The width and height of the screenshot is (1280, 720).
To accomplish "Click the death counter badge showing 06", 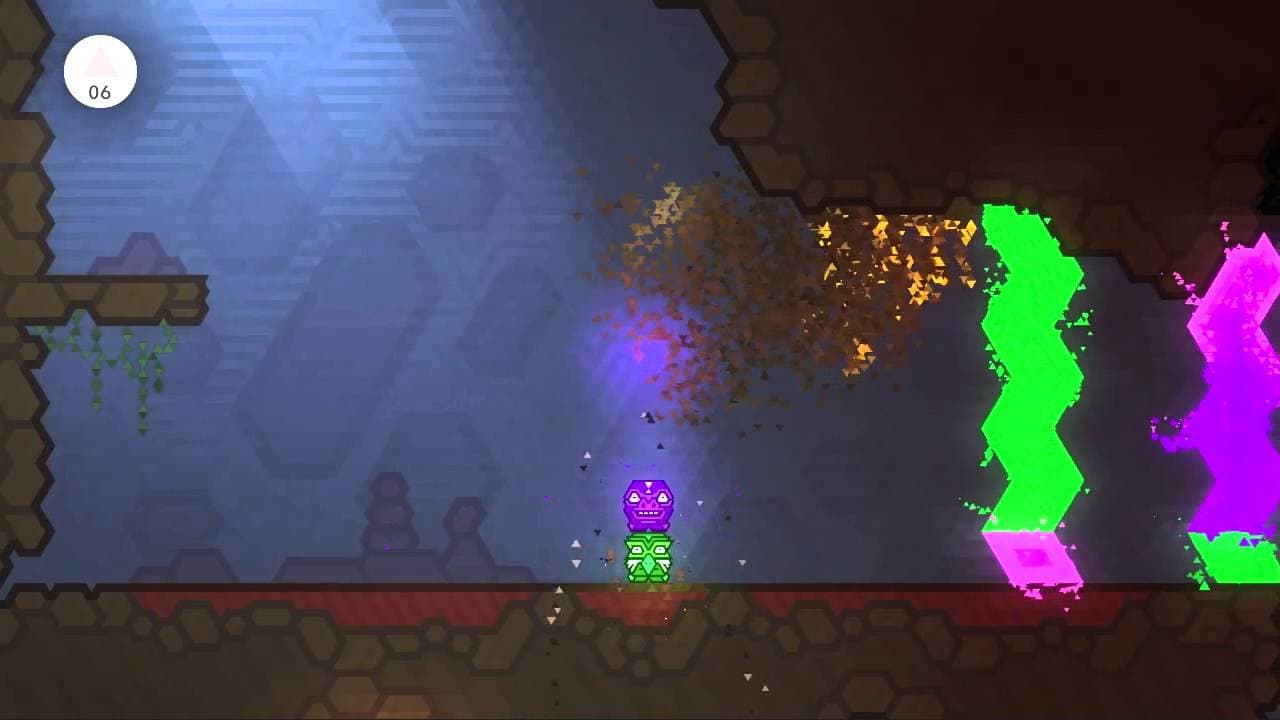I will [100, 68].
